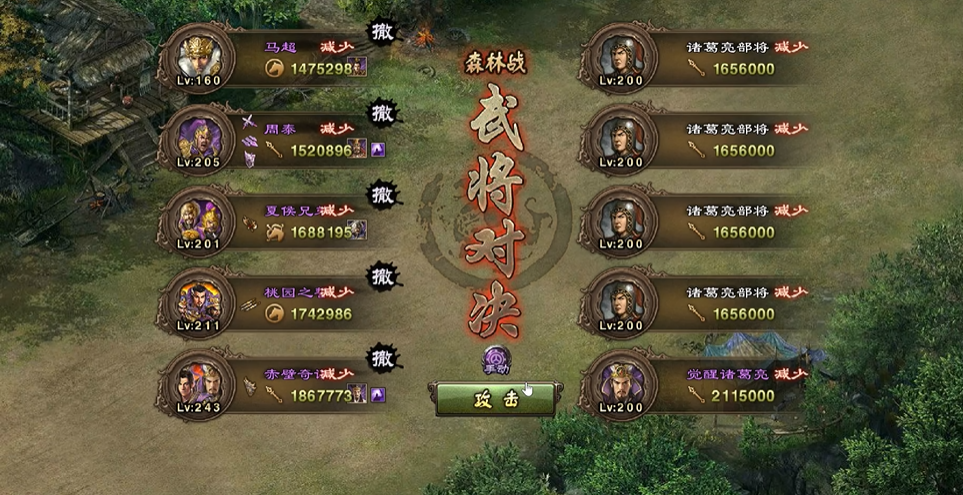The image size is (963, 495).
Task: Click the green 攻击 attack button
Action: point(495,399)
